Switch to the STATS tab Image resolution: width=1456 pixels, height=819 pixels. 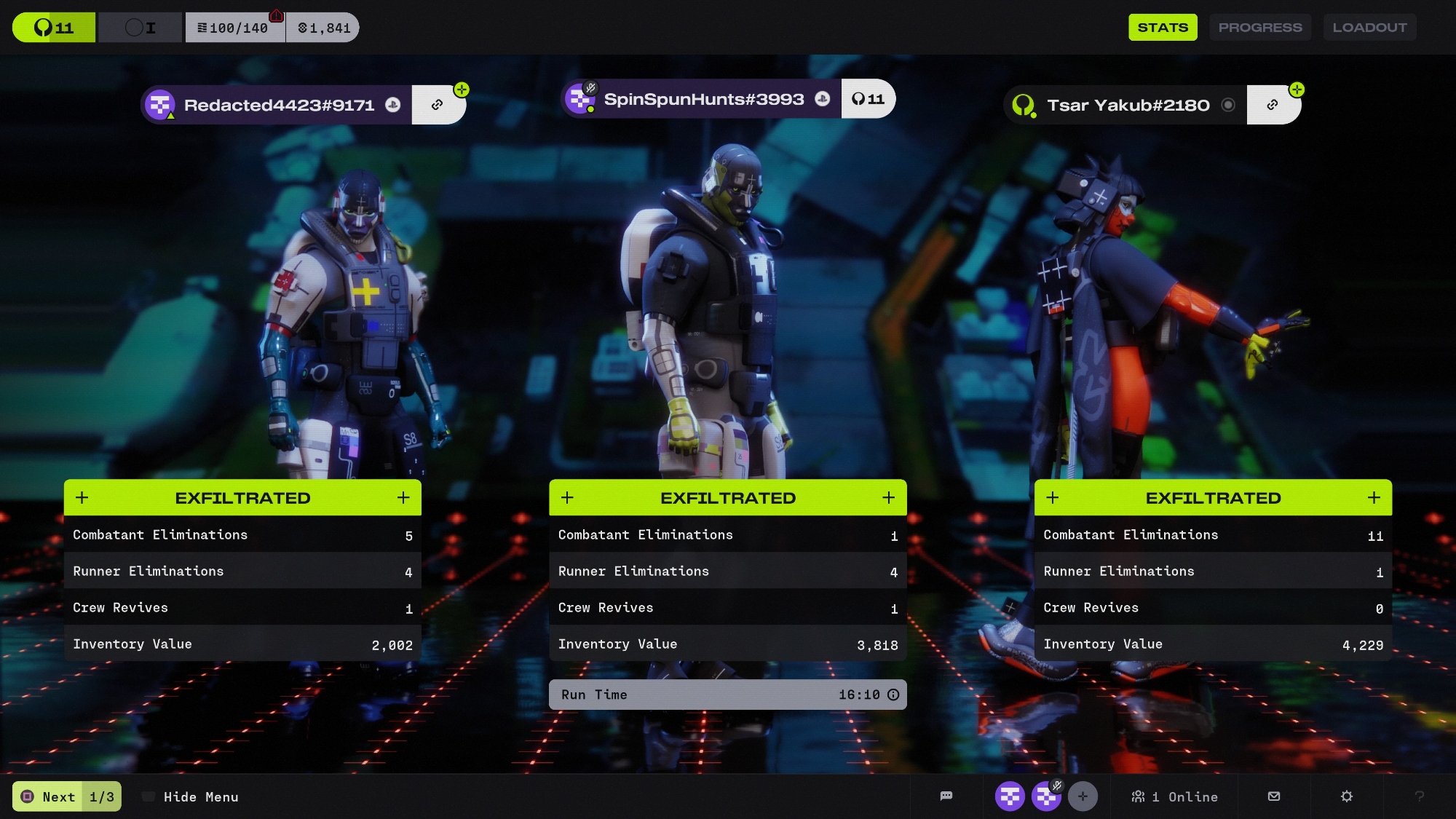pos(1163,28)
